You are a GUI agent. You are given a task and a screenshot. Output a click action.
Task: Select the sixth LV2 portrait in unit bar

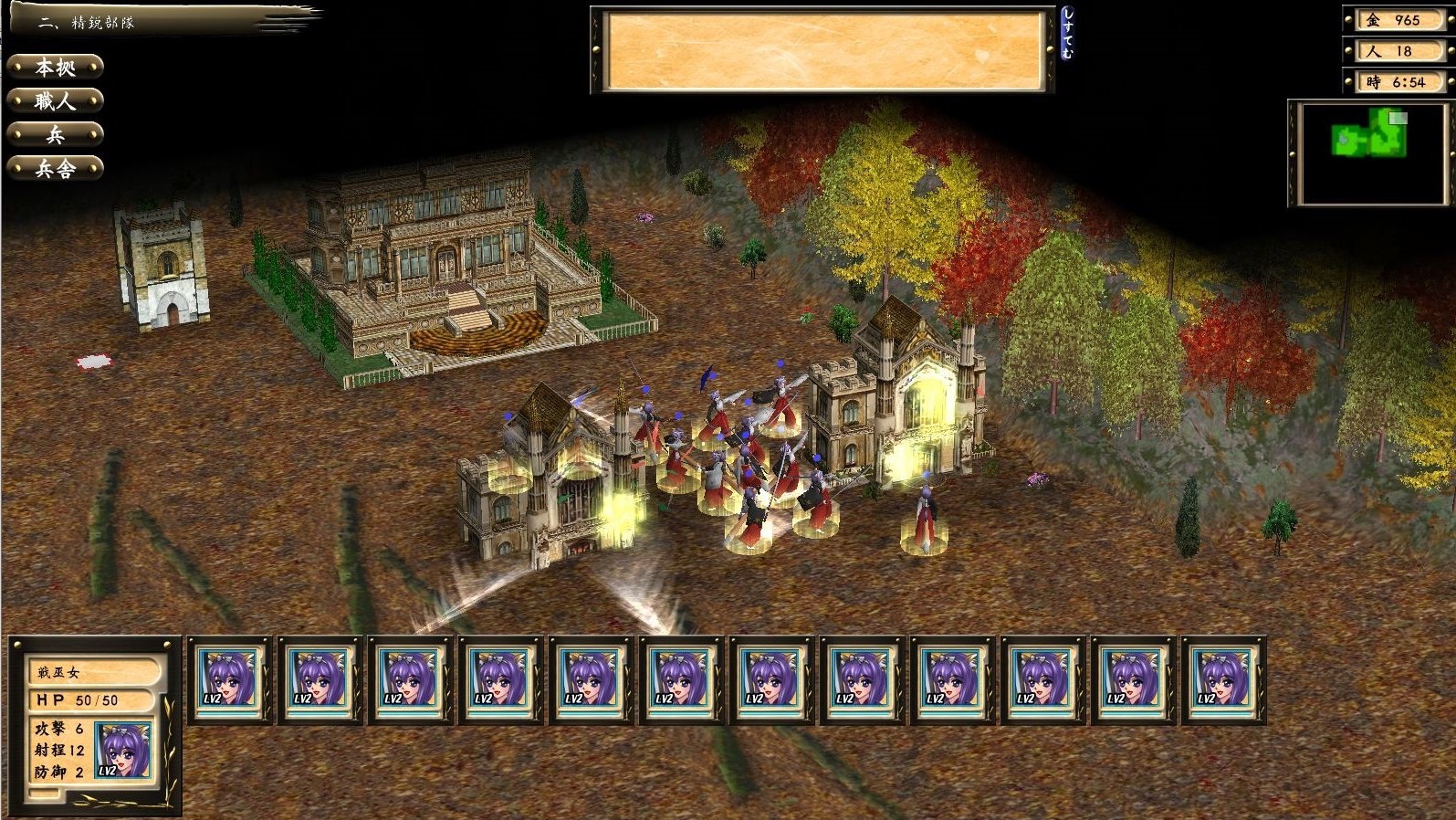point(680,683)
